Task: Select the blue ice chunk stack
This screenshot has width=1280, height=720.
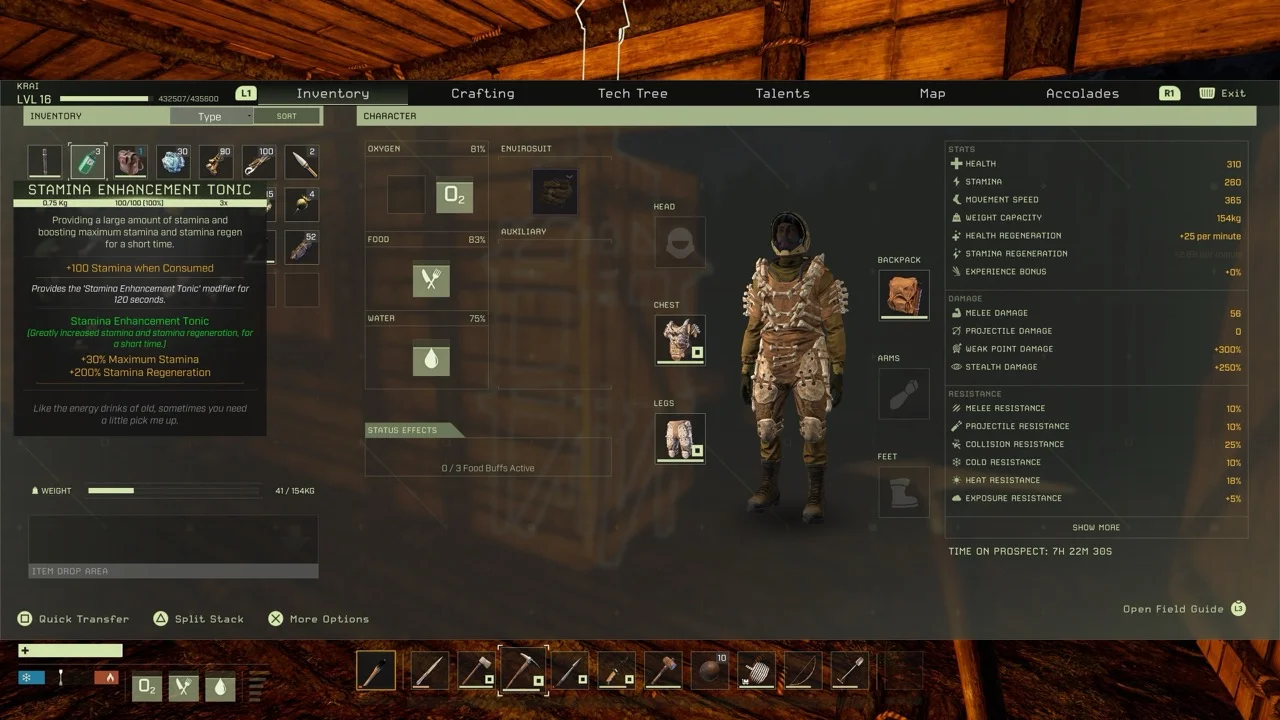Action: [x=174, y=162]
